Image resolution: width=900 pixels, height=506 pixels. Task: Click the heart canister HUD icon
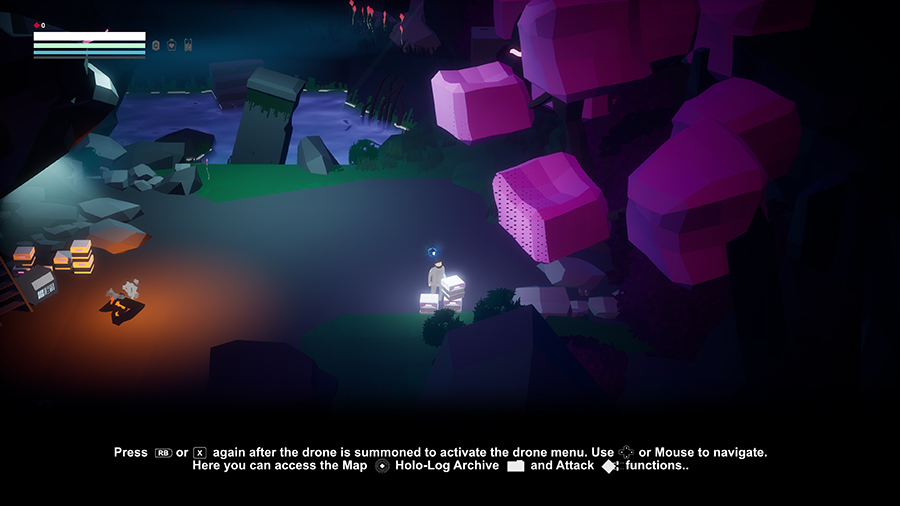pyautogui.click(x=171, y=45)
